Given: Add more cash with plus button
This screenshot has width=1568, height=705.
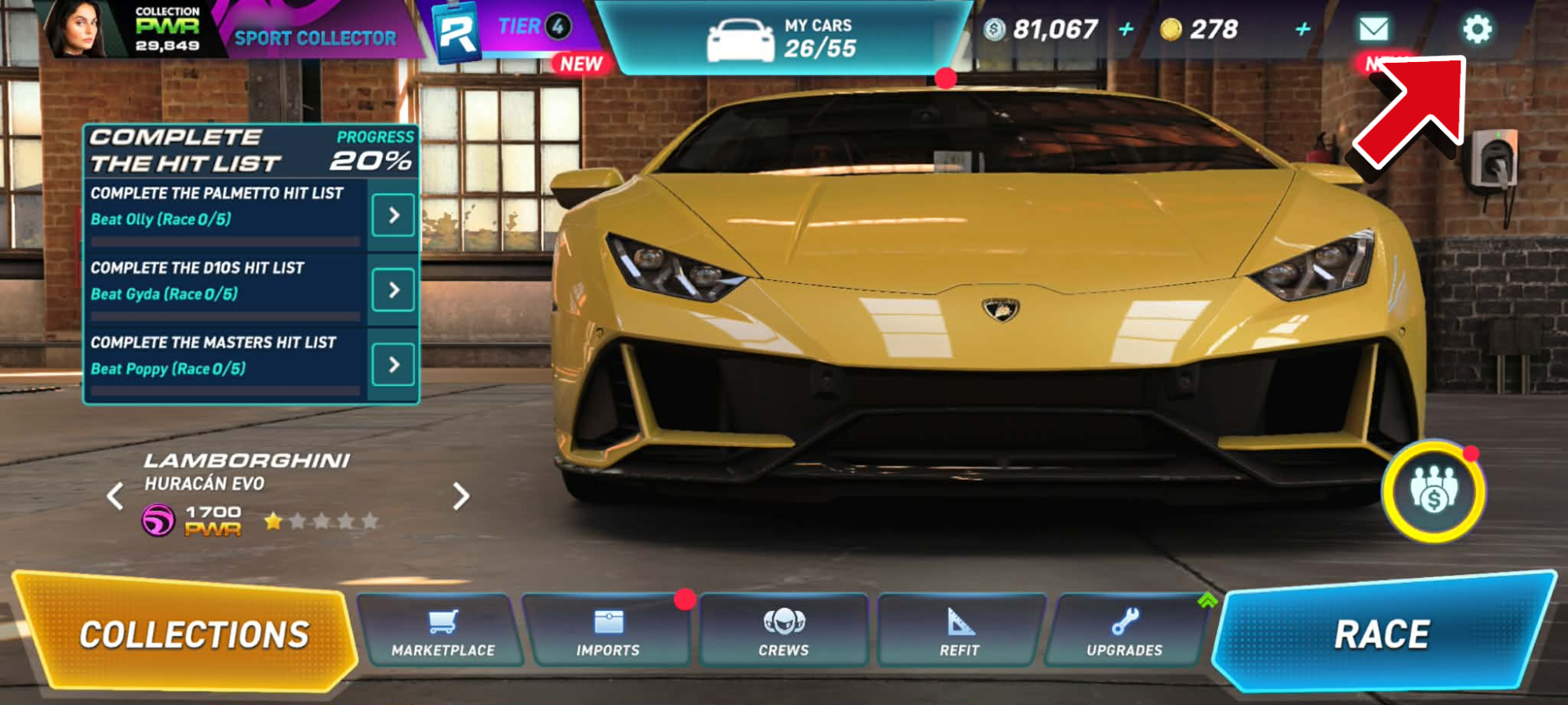Looking at the screenshot, I should tap(1126, 30).
